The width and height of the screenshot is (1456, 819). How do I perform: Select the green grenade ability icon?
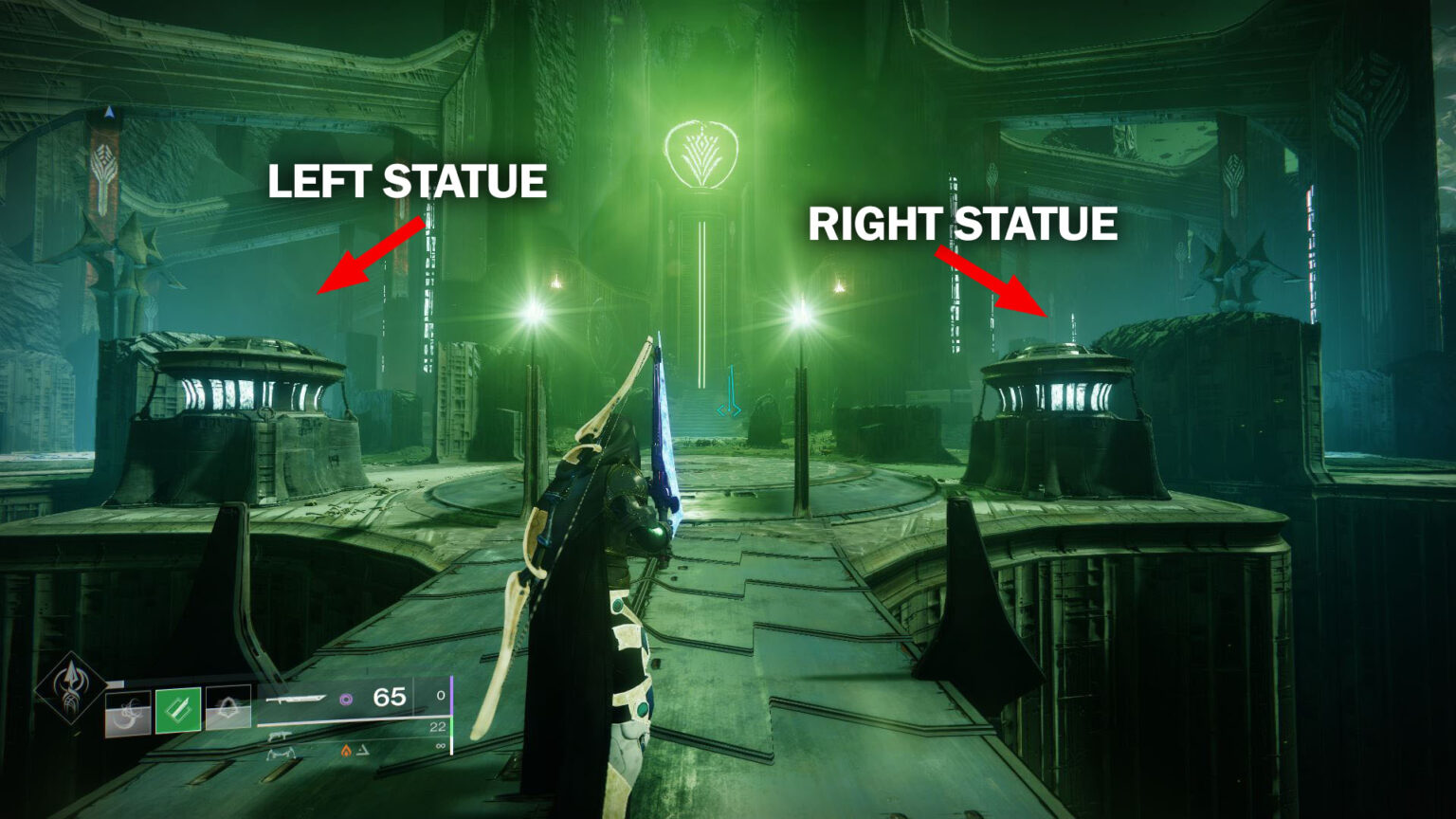click(178, 711)
